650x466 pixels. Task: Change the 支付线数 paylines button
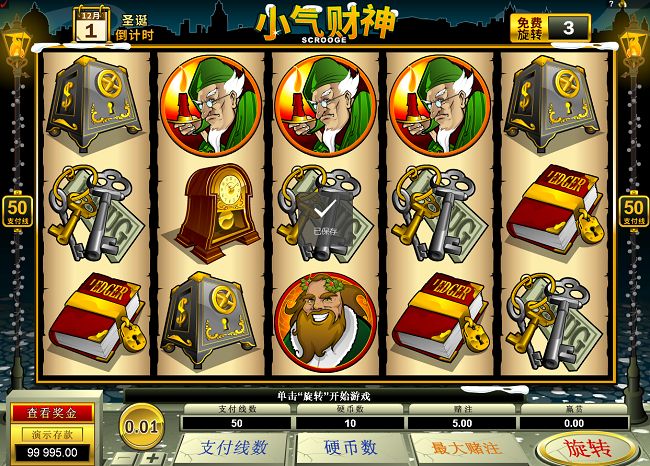(x=235, y=447)
